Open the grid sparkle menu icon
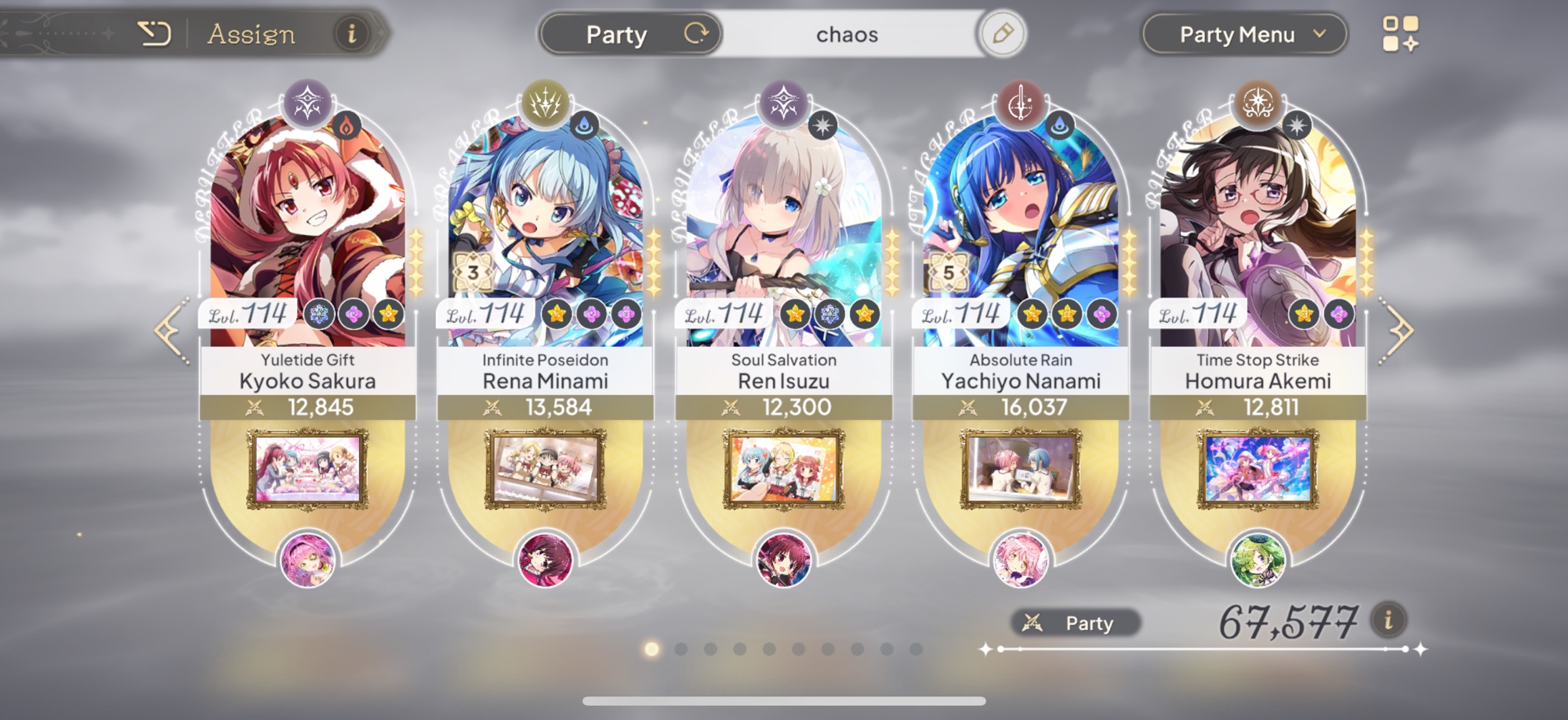 (1400, 34)
